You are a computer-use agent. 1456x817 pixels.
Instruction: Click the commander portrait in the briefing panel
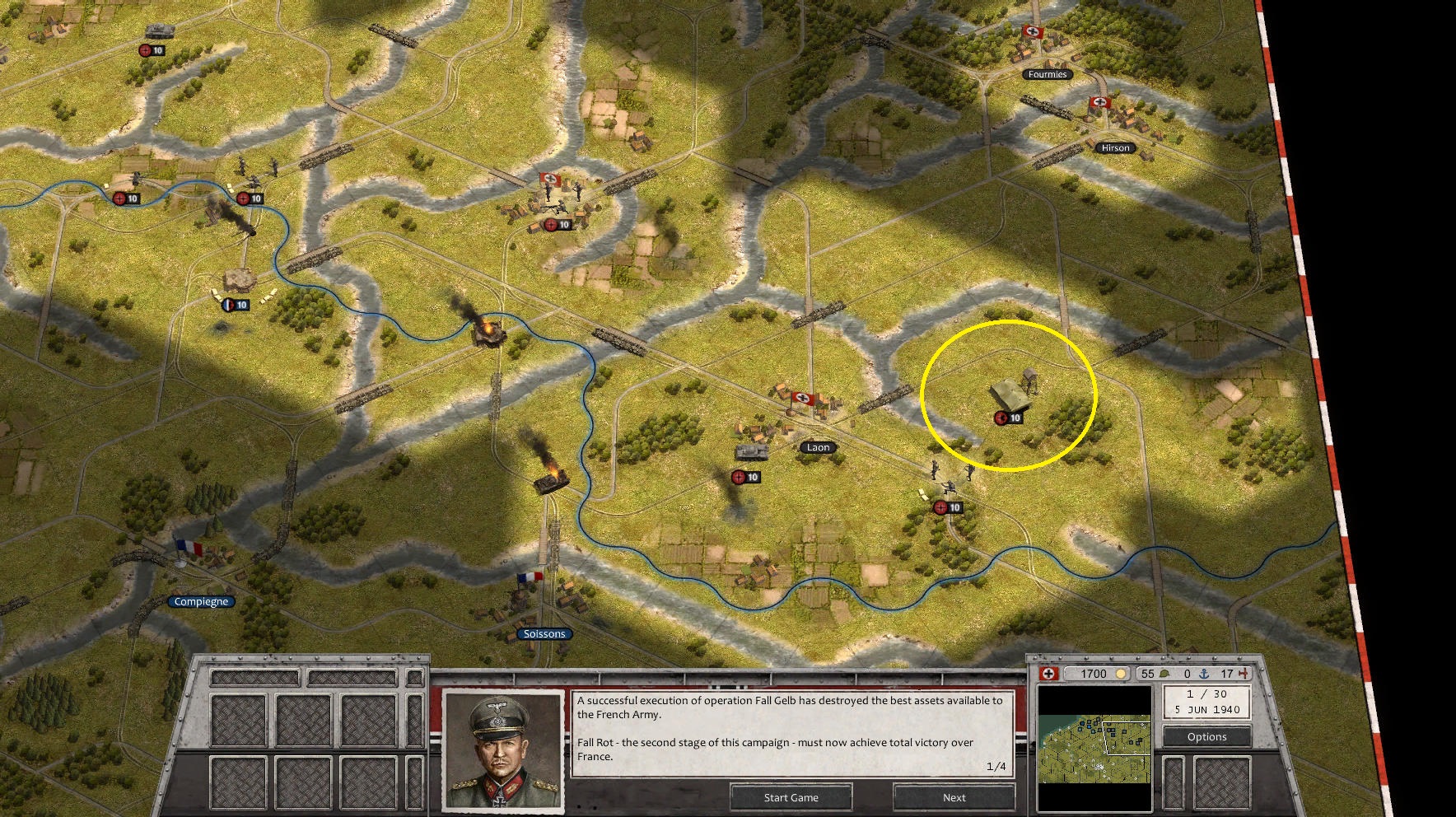point(501,752)
